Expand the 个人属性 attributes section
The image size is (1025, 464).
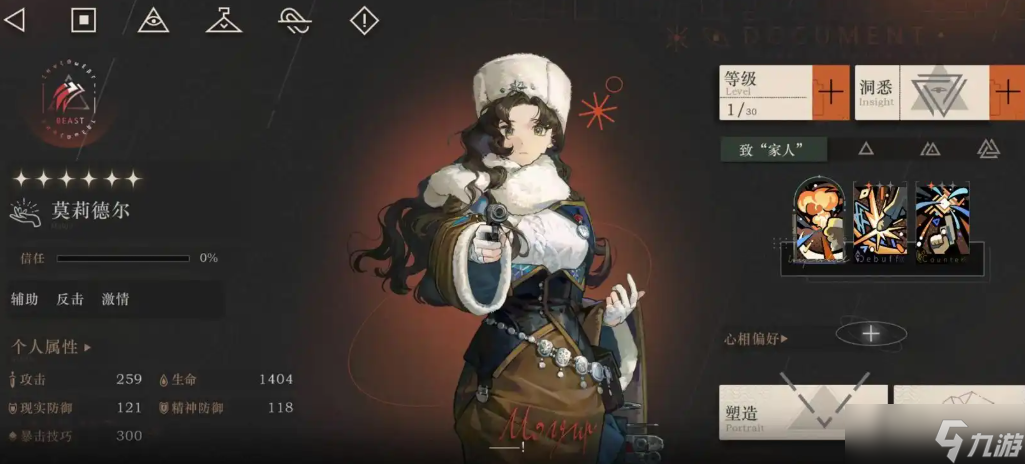(51, 348)
